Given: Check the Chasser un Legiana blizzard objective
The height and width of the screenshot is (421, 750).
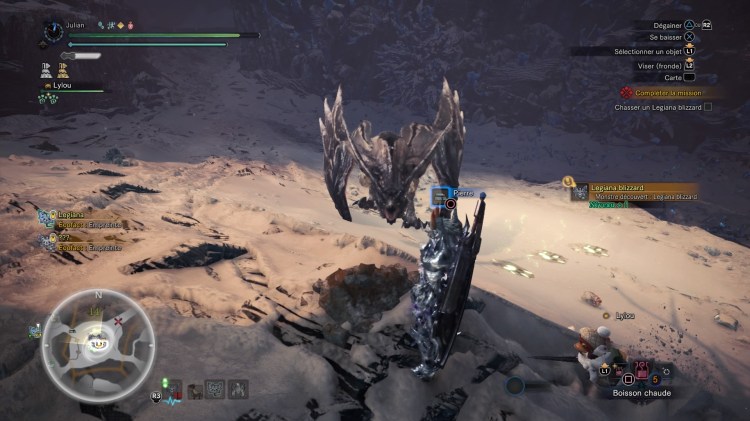Looking at the screenshot, I should click(x=662, y=106).
